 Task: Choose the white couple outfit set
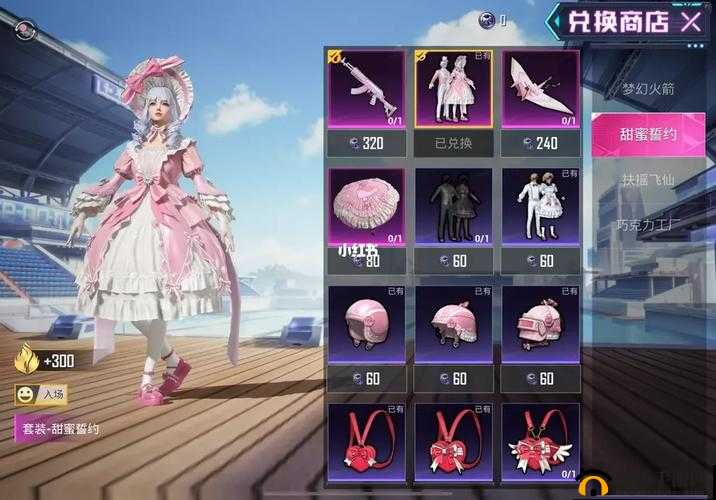540,207
